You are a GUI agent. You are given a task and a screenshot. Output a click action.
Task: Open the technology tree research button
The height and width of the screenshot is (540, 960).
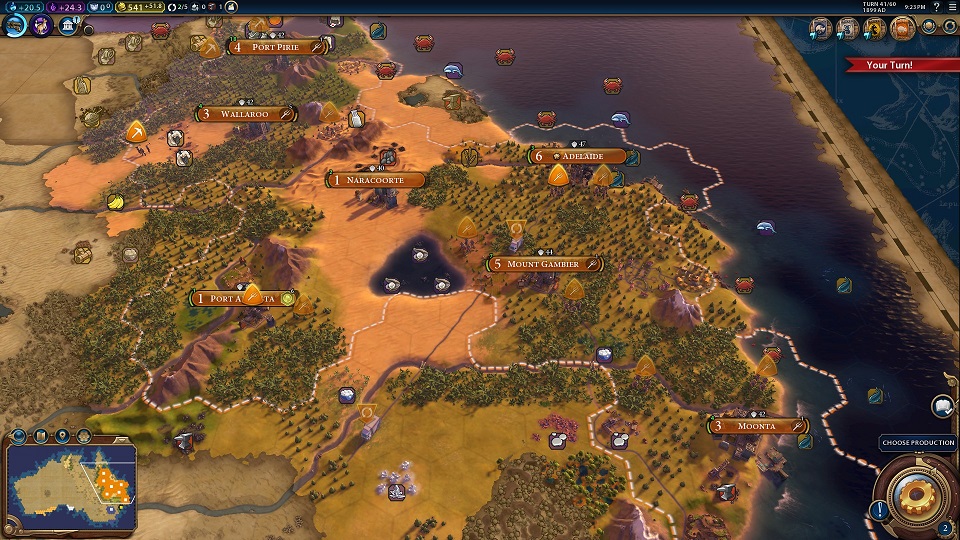coord(17,24)
